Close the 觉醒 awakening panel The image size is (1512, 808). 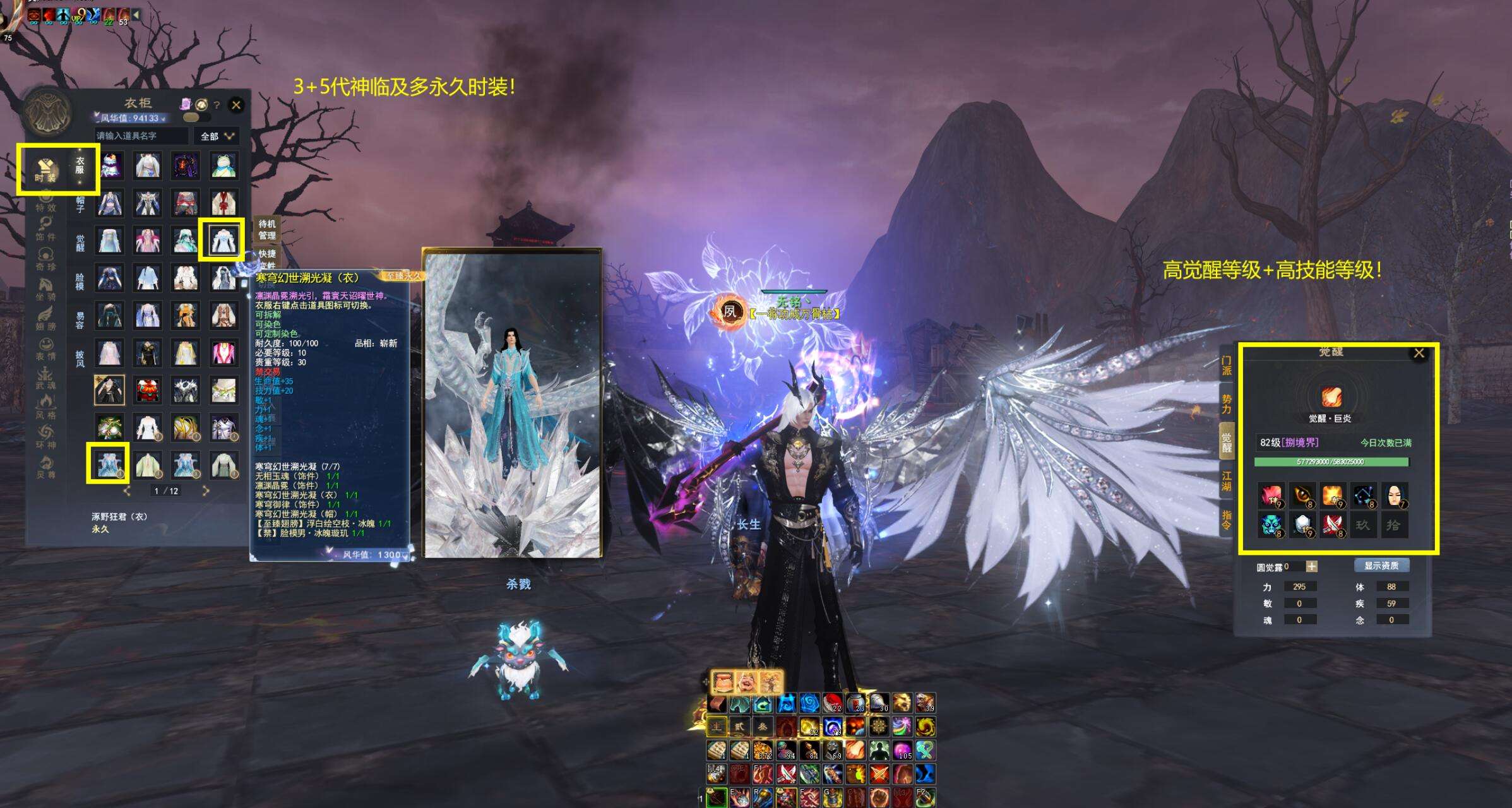[1419, 353]
